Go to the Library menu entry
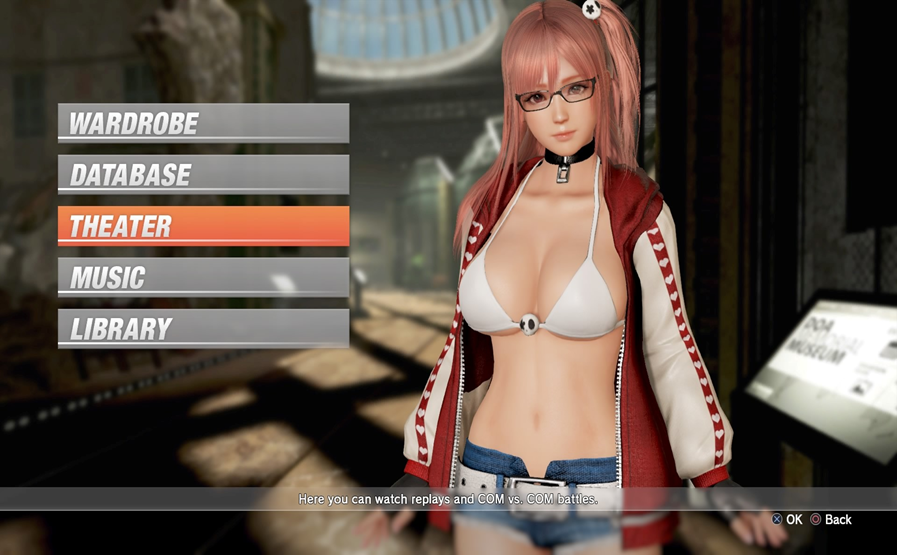897x555 pixels. (203, 328)
